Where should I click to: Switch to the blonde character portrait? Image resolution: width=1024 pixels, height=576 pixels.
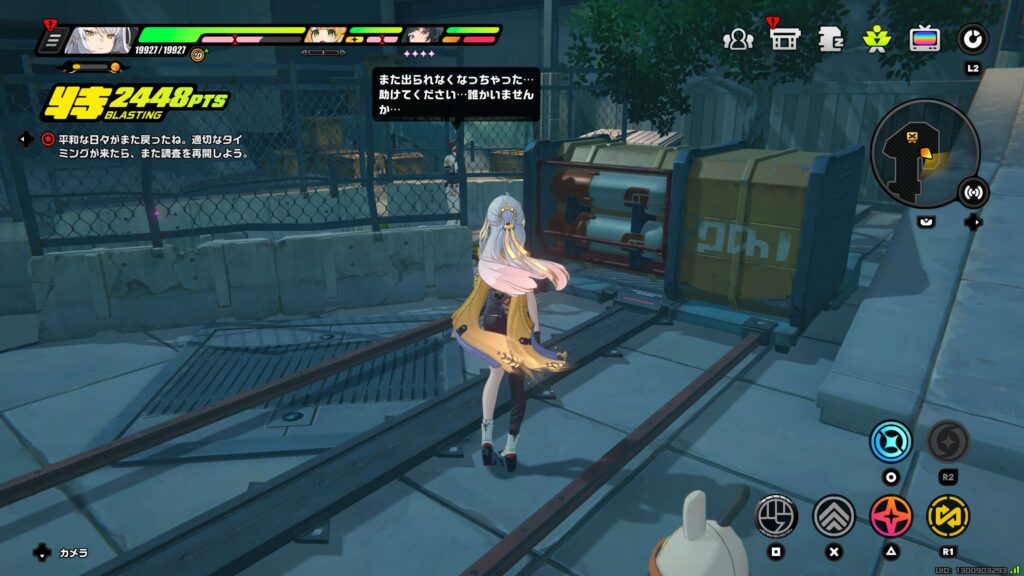point(325,37)
